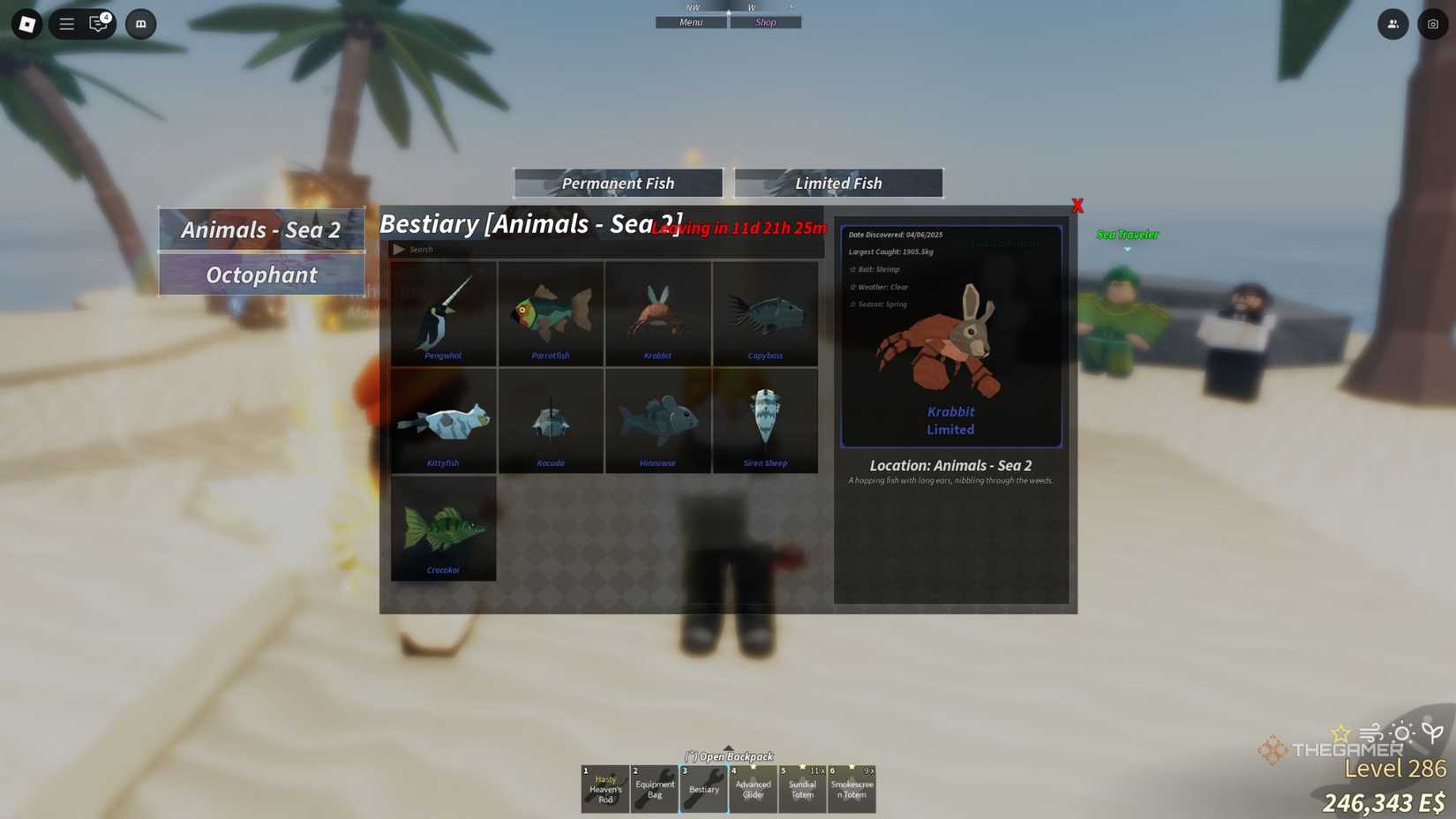Open the emotes book icon

point(140,24)
